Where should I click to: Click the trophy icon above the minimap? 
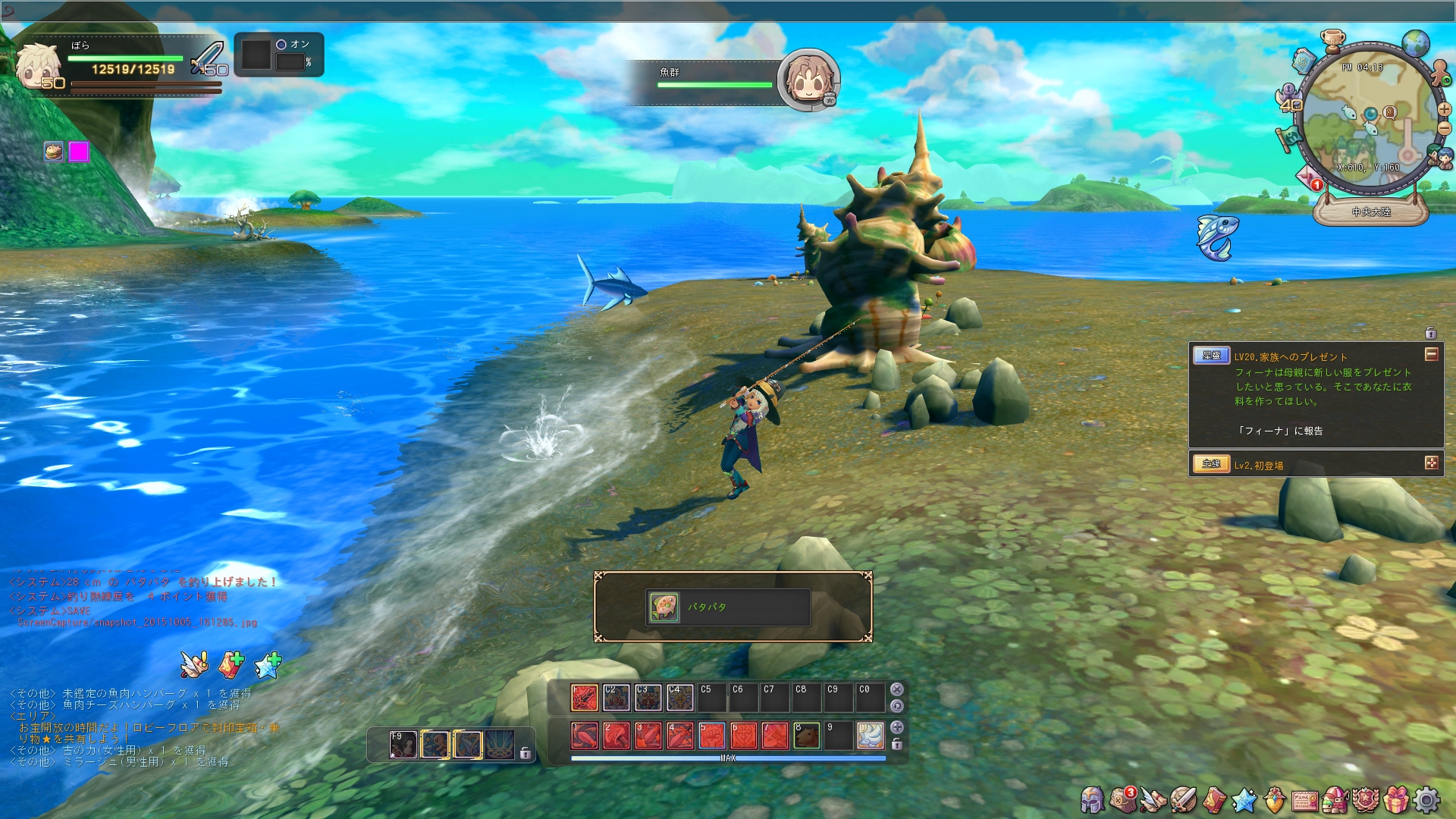click(1332, 38)
